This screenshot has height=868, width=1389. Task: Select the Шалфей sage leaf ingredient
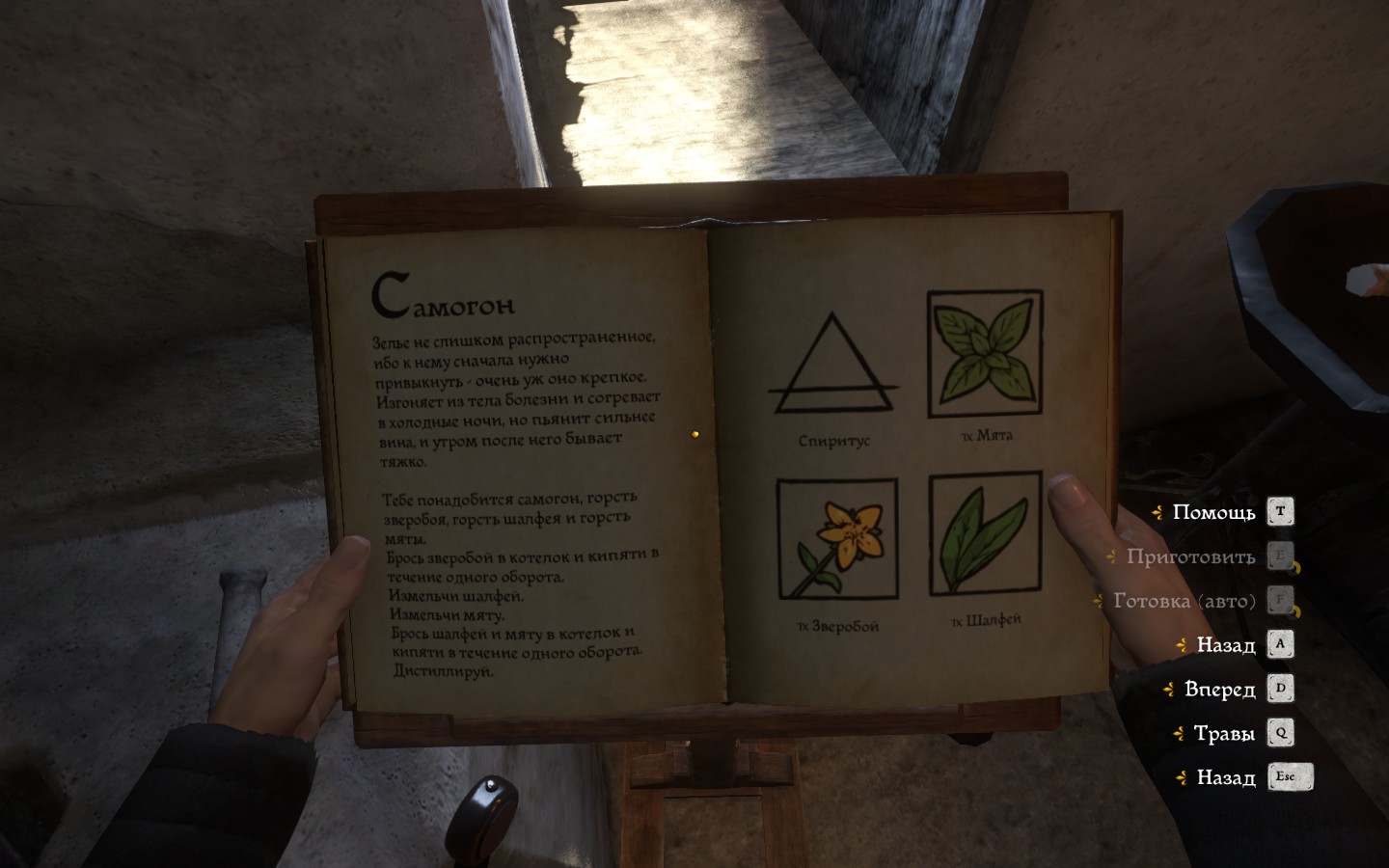(x=986, y=533)
